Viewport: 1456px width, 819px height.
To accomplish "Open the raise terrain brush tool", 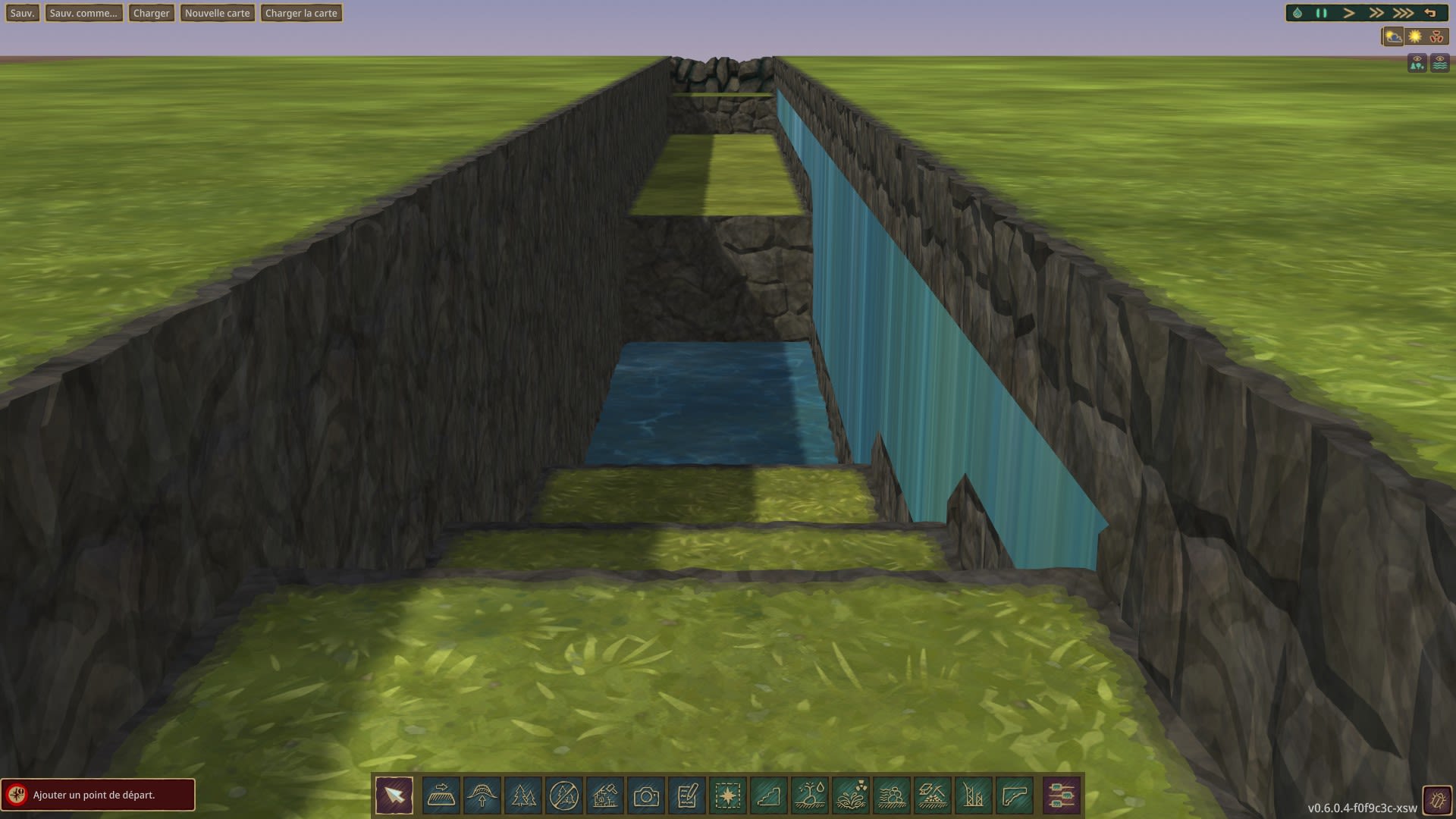I will pyautogui.click(x=482, y=795).
